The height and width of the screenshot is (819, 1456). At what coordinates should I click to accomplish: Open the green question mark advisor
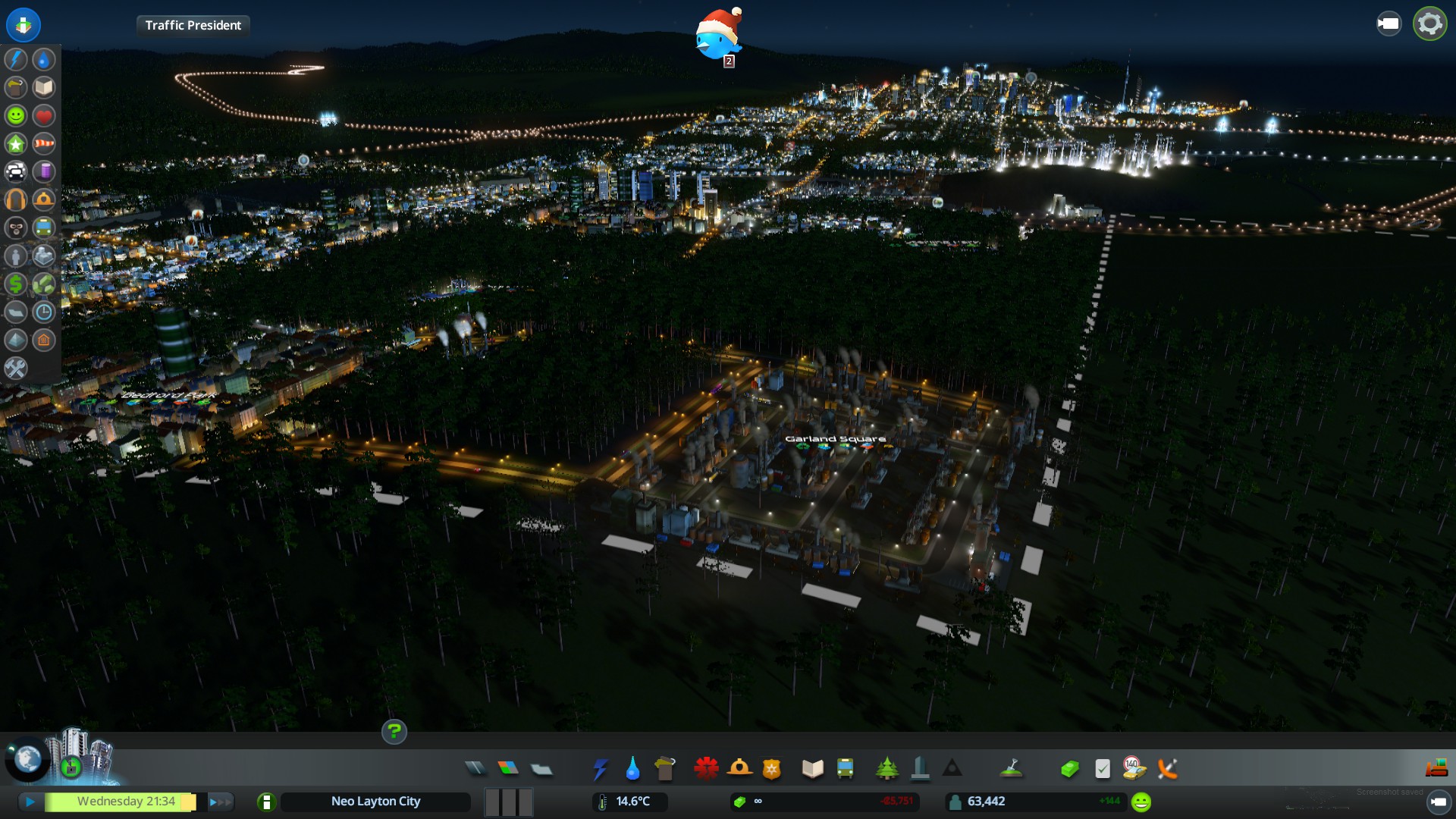click(x=394, y=732)
